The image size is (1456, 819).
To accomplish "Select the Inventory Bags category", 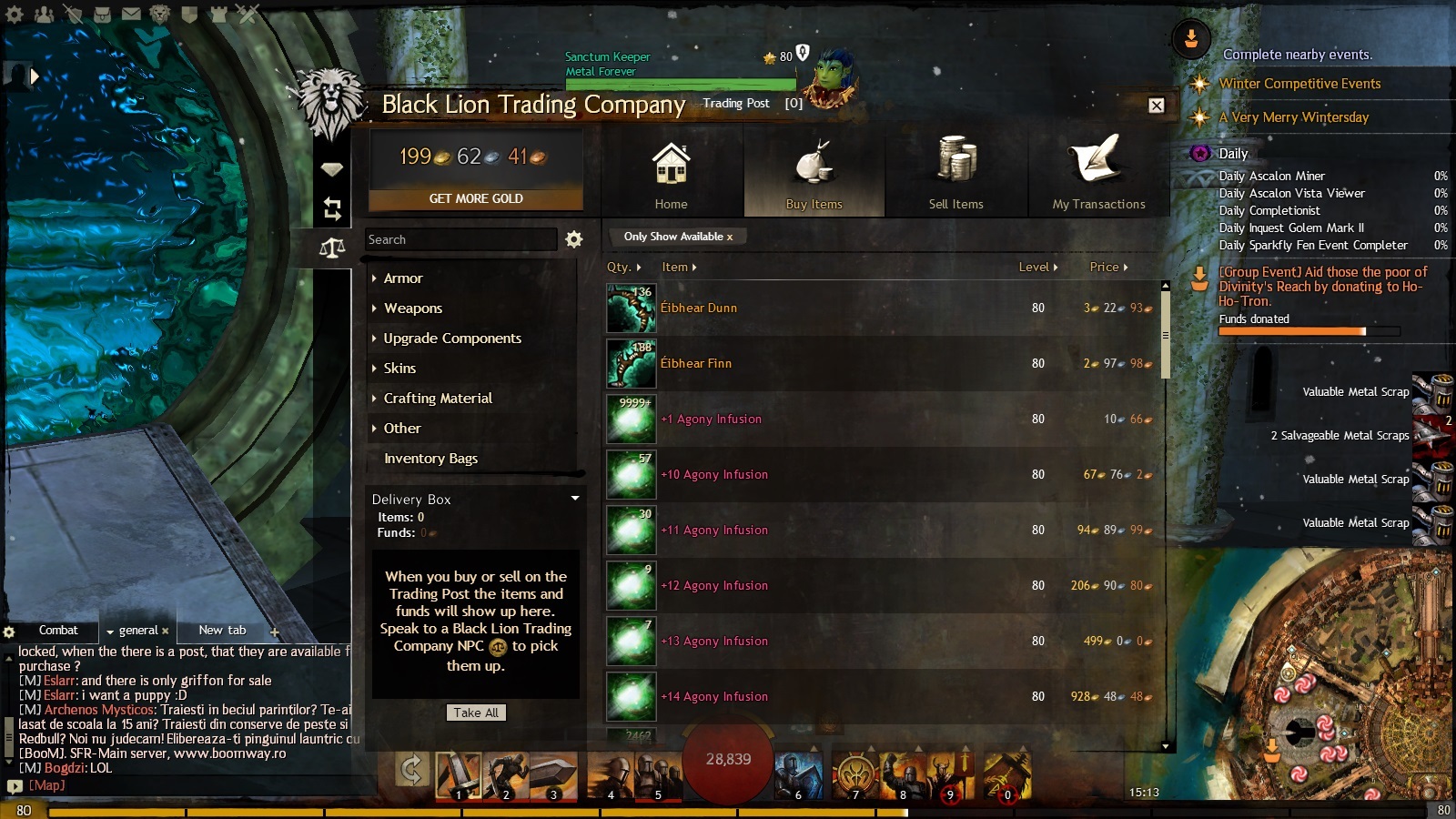I will (430, 459).
